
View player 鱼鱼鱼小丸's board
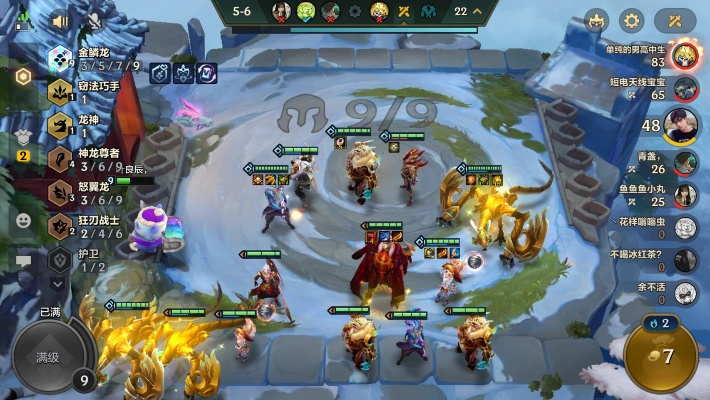pyautogui.click(x=684, y=195)
